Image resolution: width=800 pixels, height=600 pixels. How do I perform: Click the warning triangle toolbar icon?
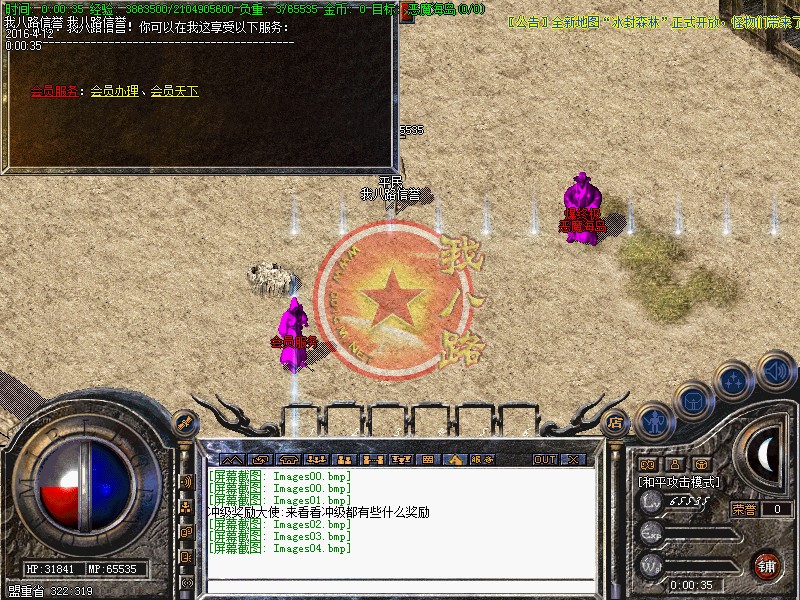tap(455, 459)
